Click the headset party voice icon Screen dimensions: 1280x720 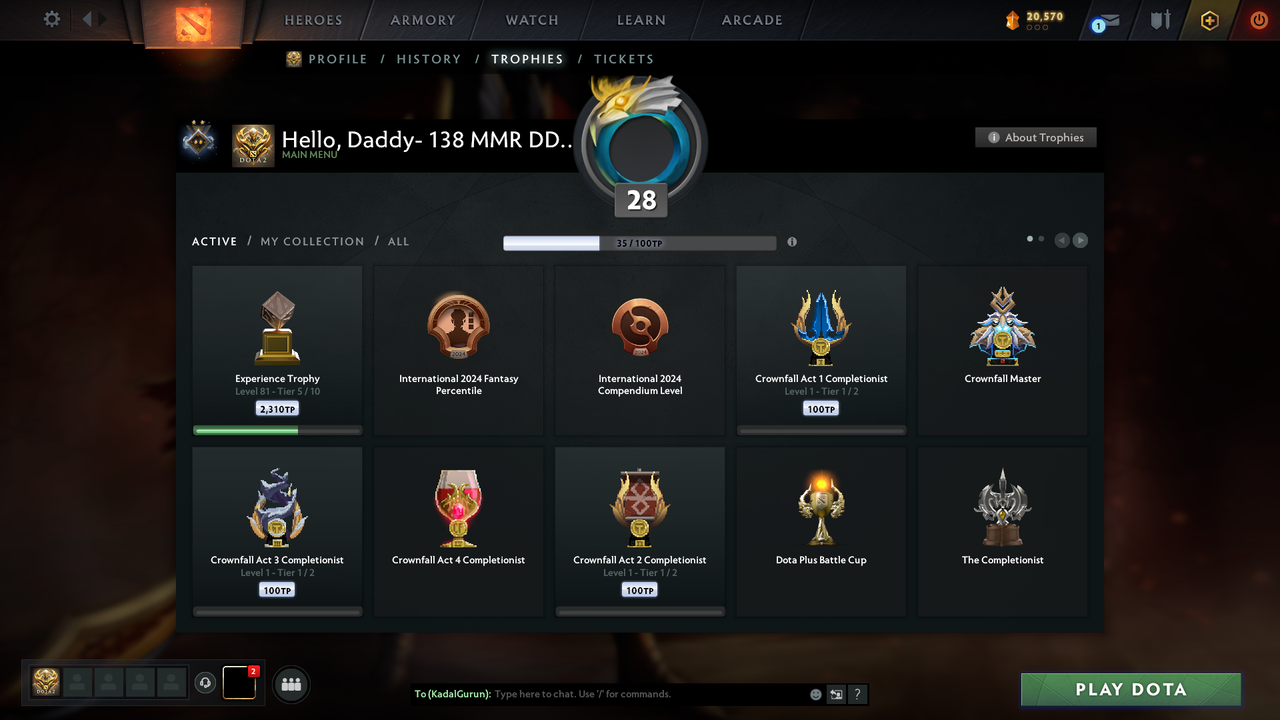(207, 683)
